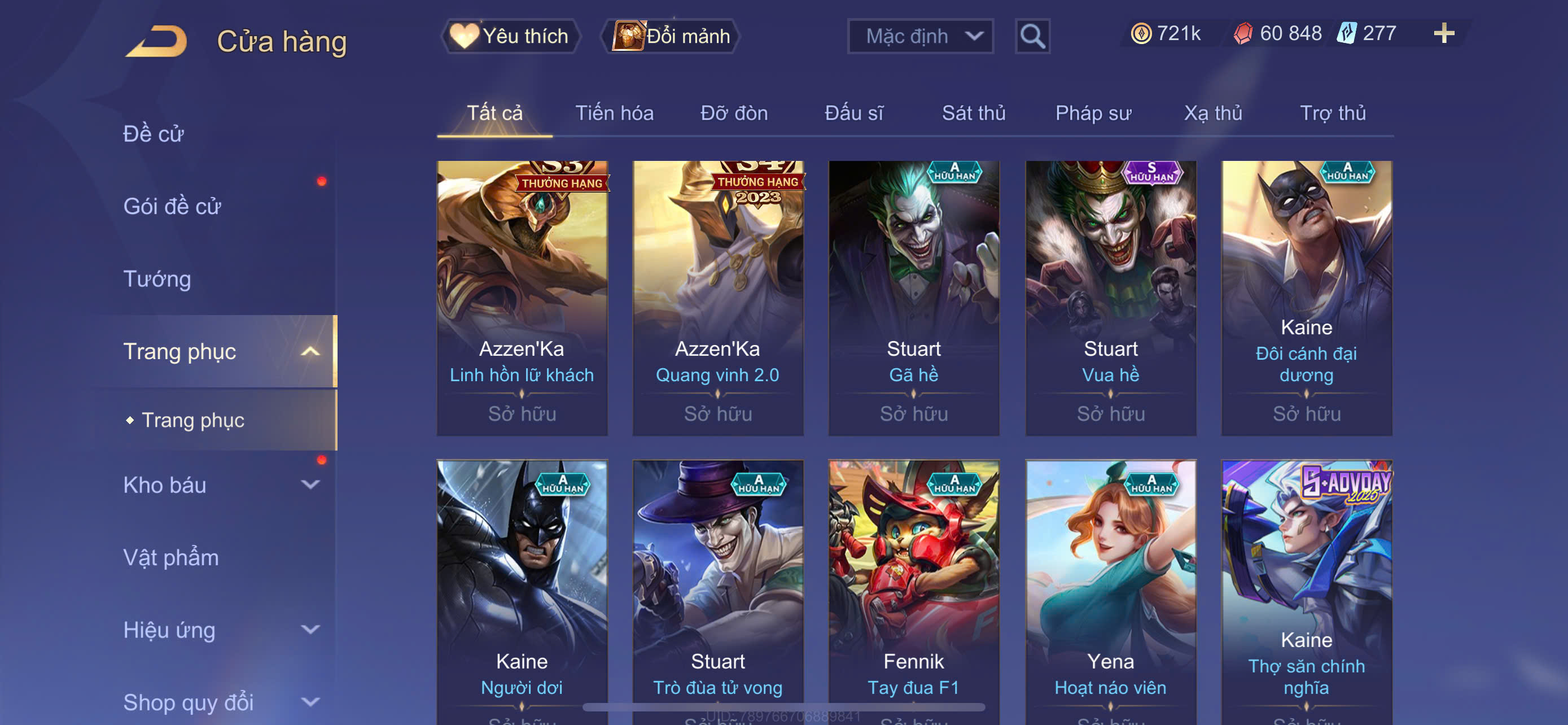Pick the Fennik Tay đua F1 skin
This screenshot has height=725, width=1568.
pyautogui.click(x=913, y=591)
